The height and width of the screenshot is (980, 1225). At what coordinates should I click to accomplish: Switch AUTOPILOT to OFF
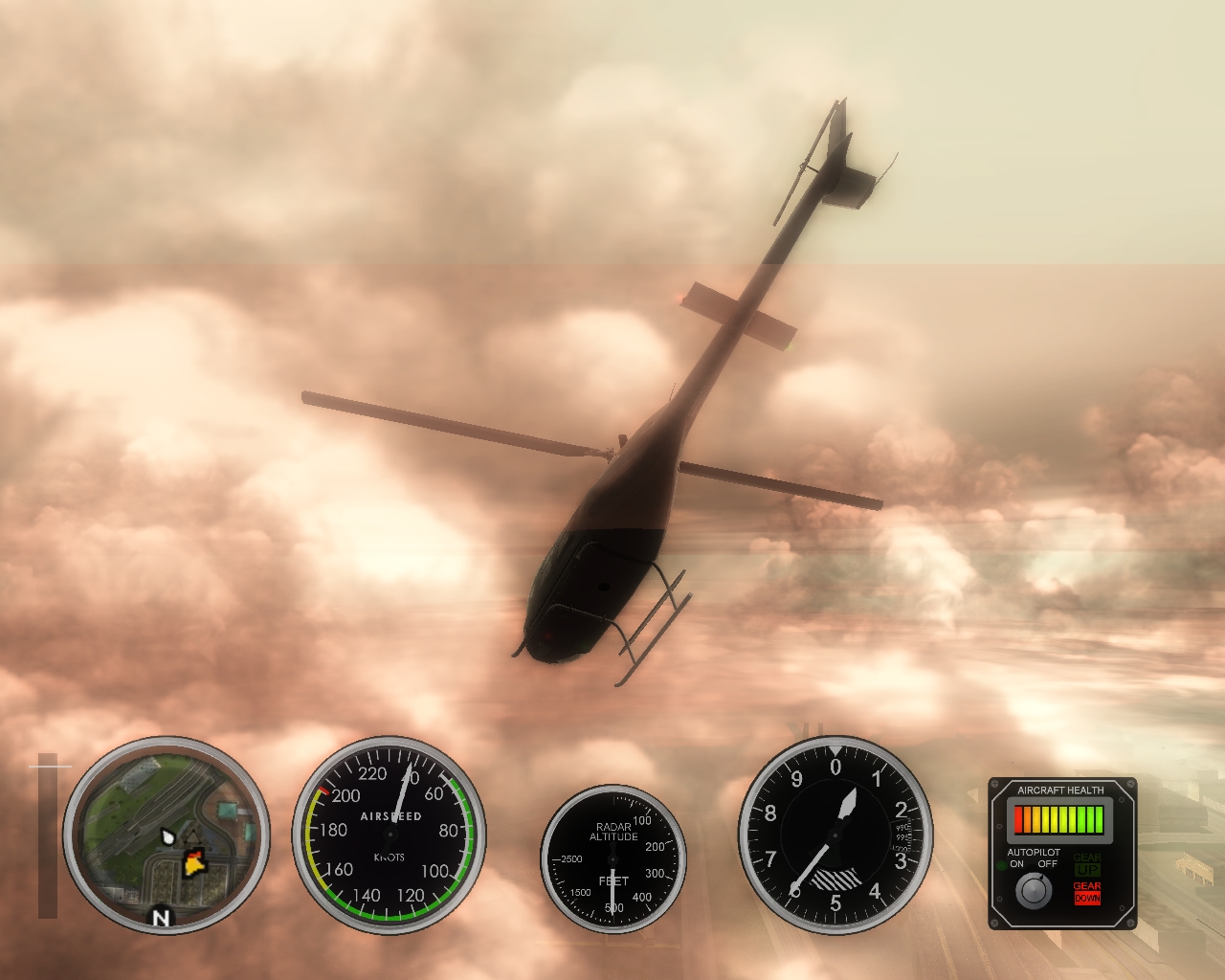[1047, 863]
